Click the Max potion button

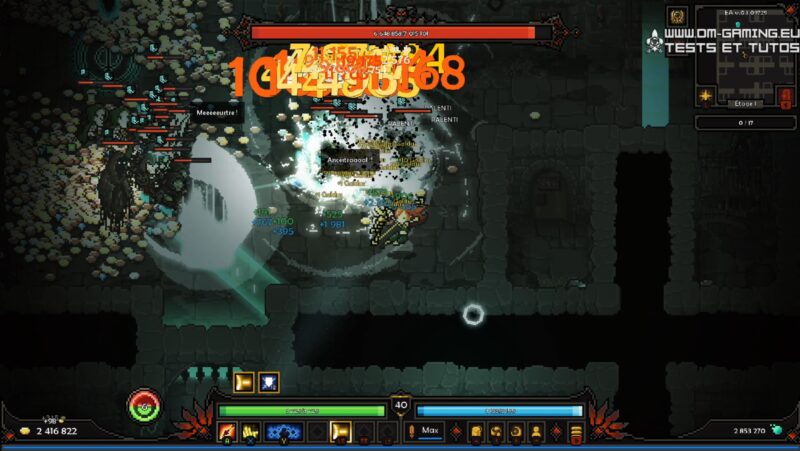click(430, 431)
